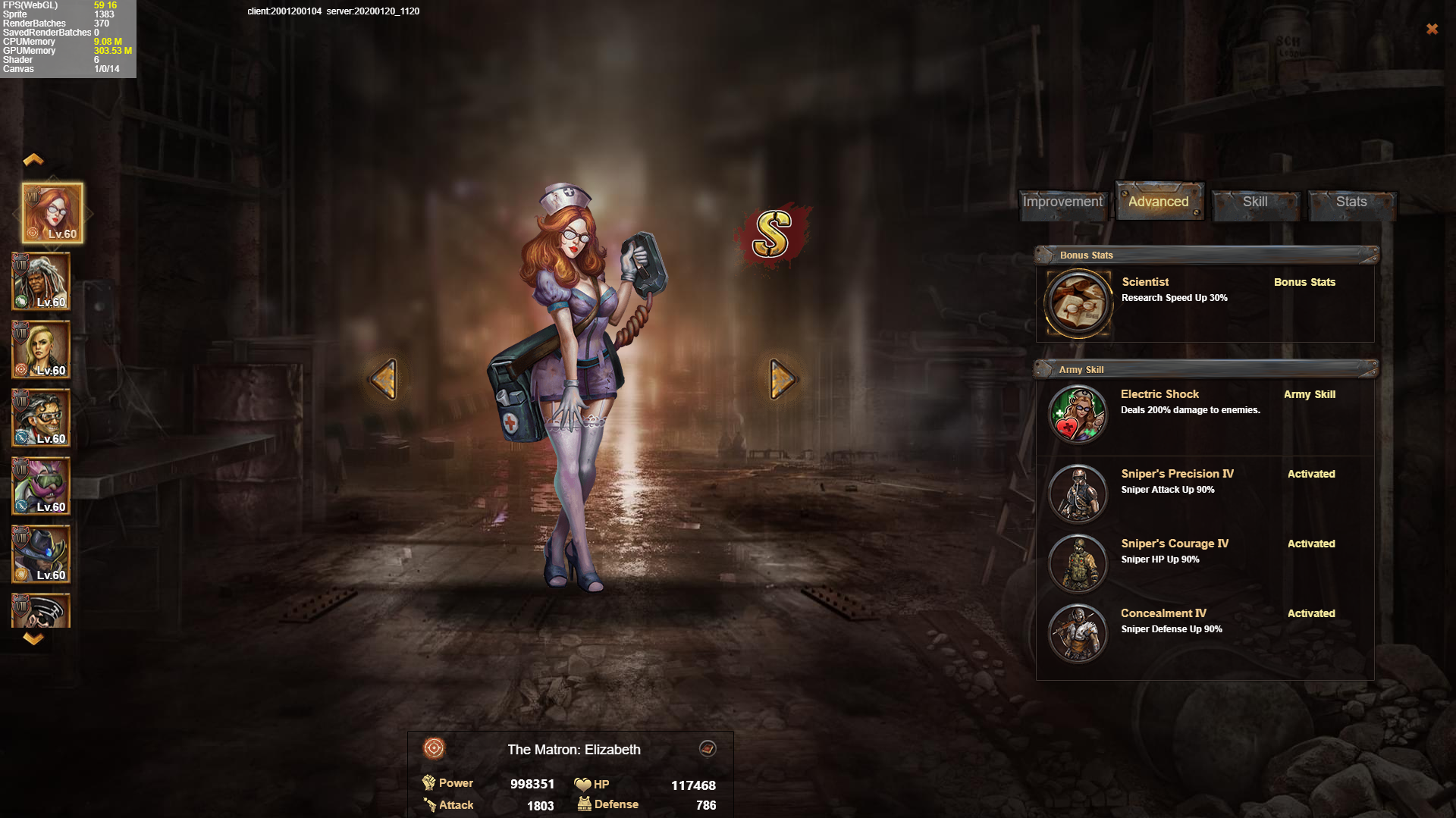Select the blue hat hero portrait
The width and height of the screenshot is (1456, 818).
click(x=42, y=554)
